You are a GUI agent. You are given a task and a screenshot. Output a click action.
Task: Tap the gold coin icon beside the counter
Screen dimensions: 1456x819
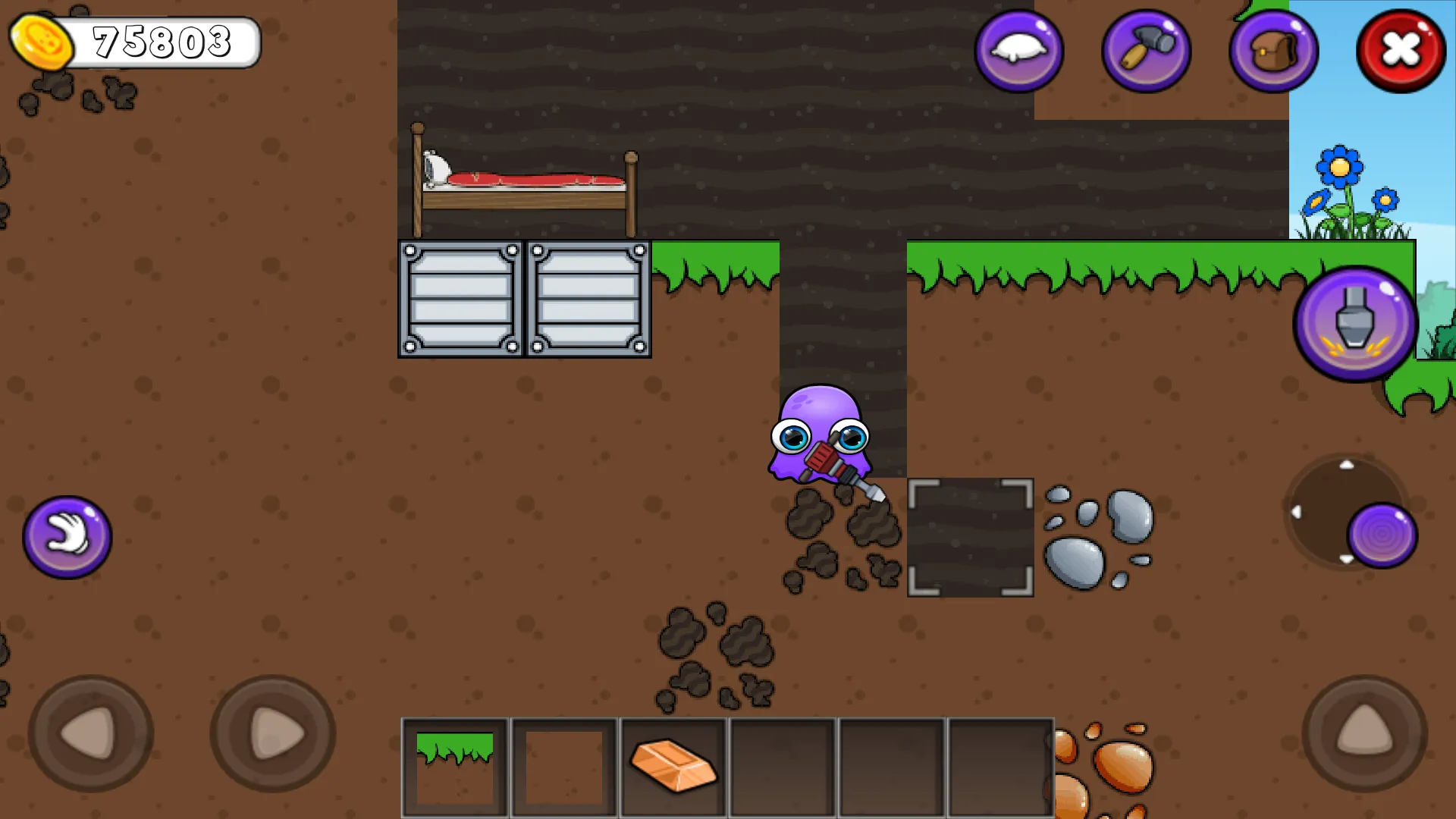tap(43, 42)
